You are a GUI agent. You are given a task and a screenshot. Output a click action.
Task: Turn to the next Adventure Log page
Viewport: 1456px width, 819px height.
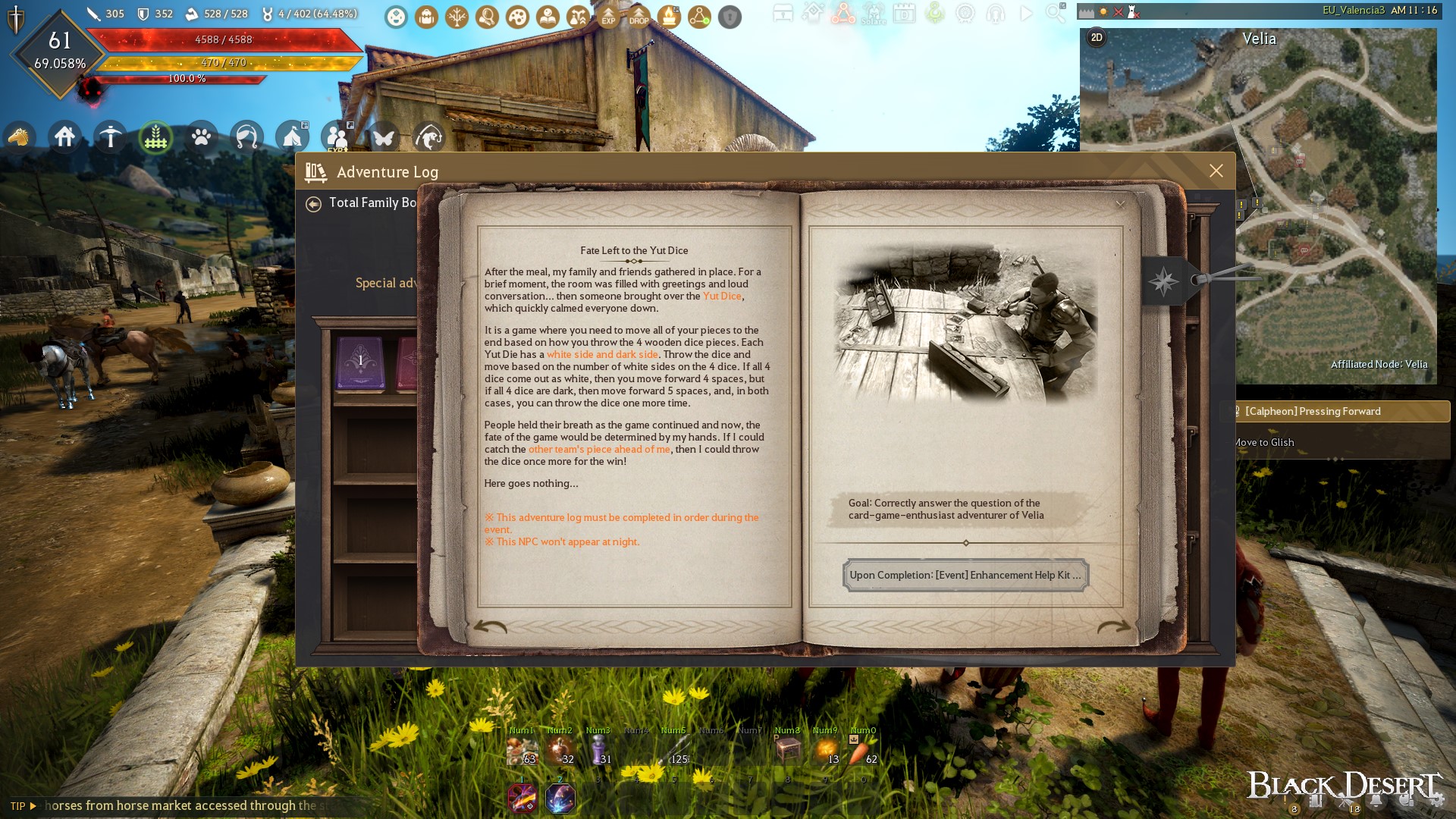click(x=1113, y=626)
